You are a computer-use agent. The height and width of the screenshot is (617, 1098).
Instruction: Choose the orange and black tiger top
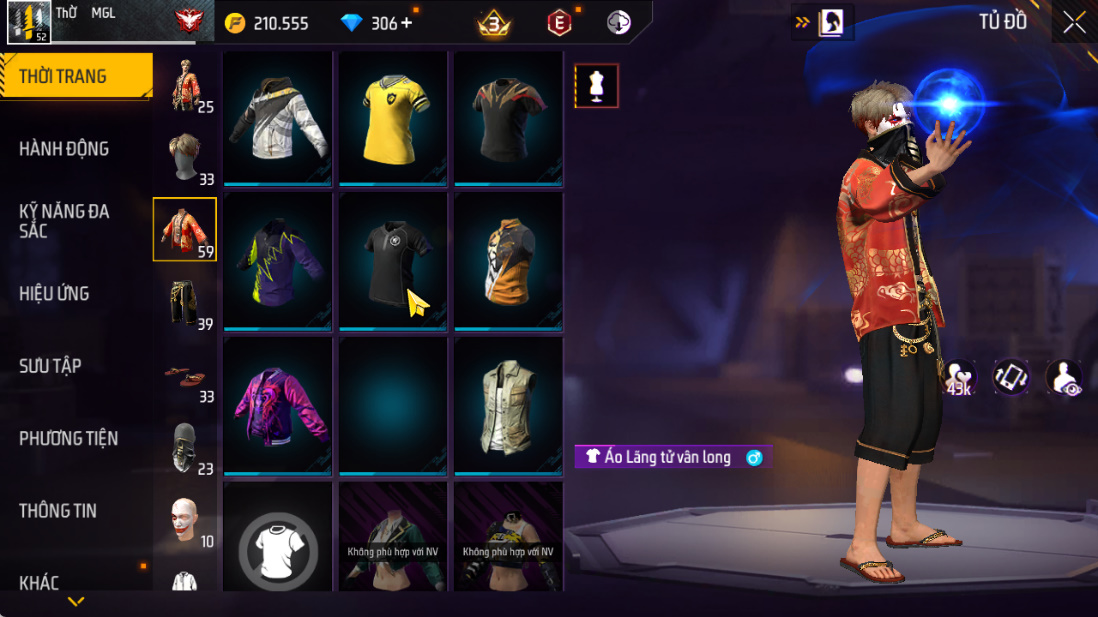click(508, 262)
